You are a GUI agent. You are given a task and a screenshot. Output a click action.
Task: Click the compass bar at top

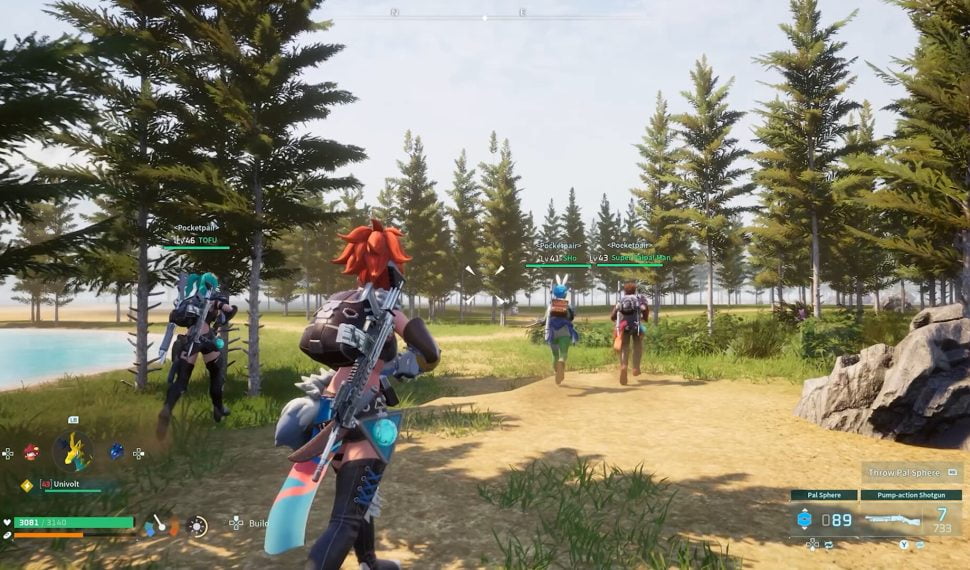[x=486, y=14]
